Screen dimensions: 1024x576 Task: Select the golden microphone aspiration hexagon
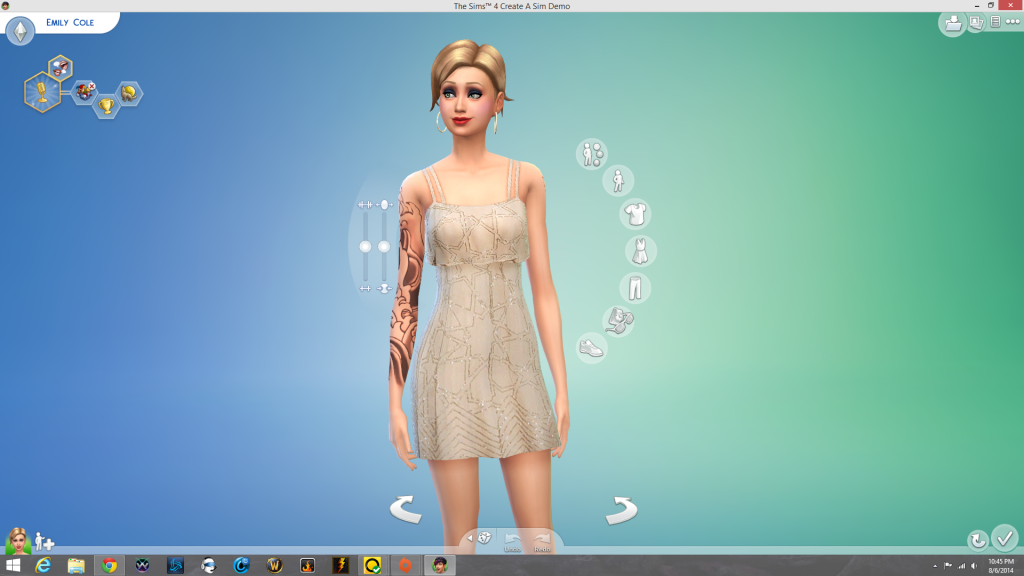[42, 92]
